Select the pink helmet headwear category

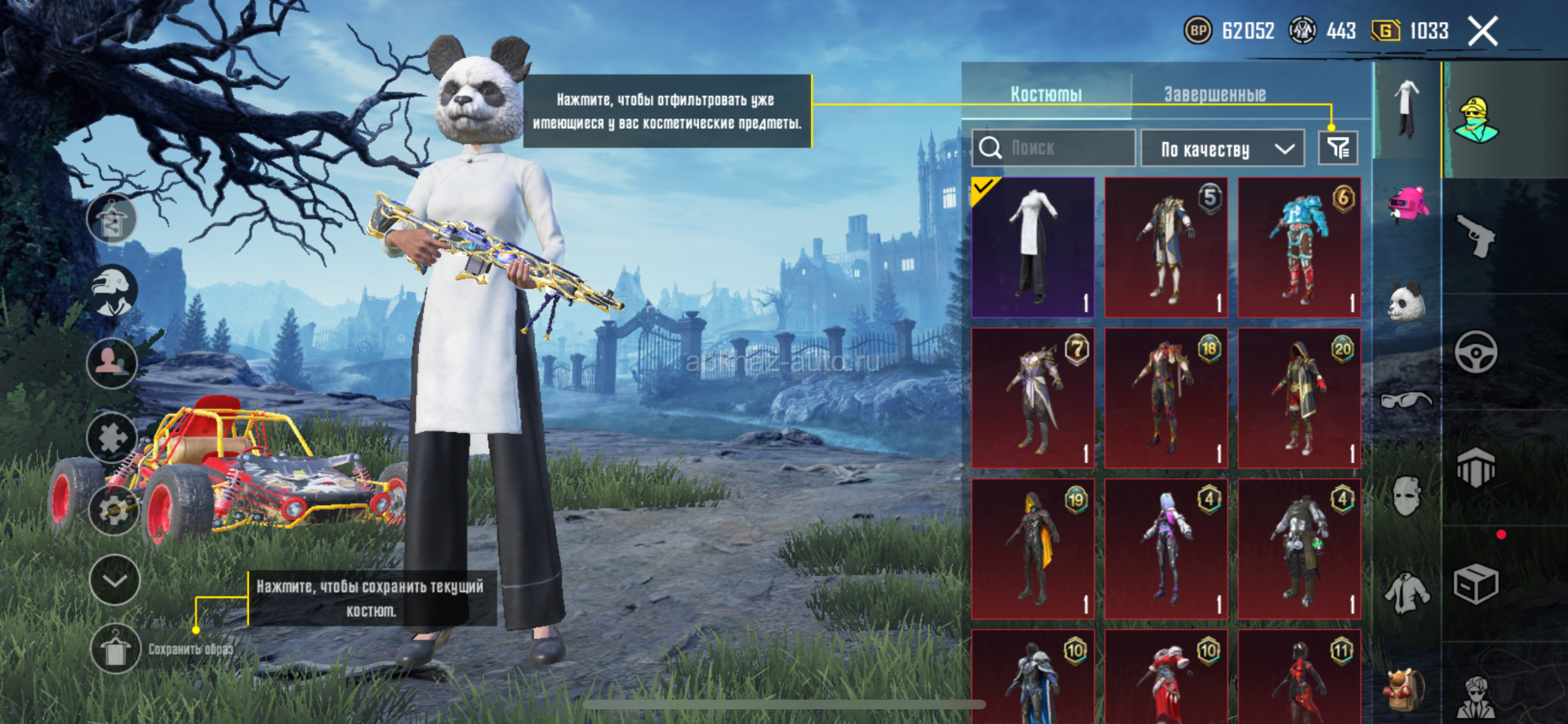point(1407,205)
